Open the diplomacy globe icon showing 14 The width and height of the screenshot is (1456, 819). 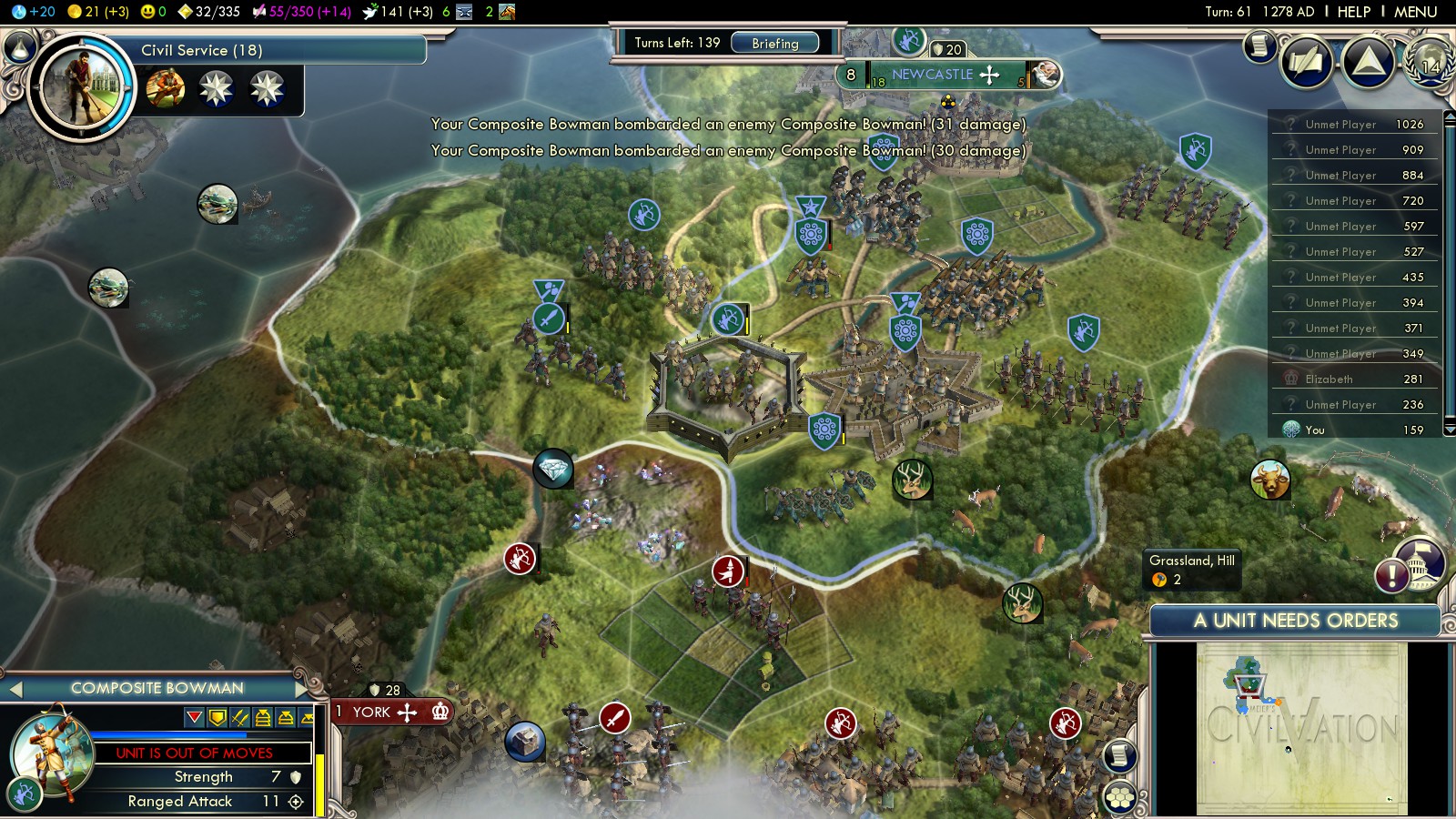point(1431,62)
